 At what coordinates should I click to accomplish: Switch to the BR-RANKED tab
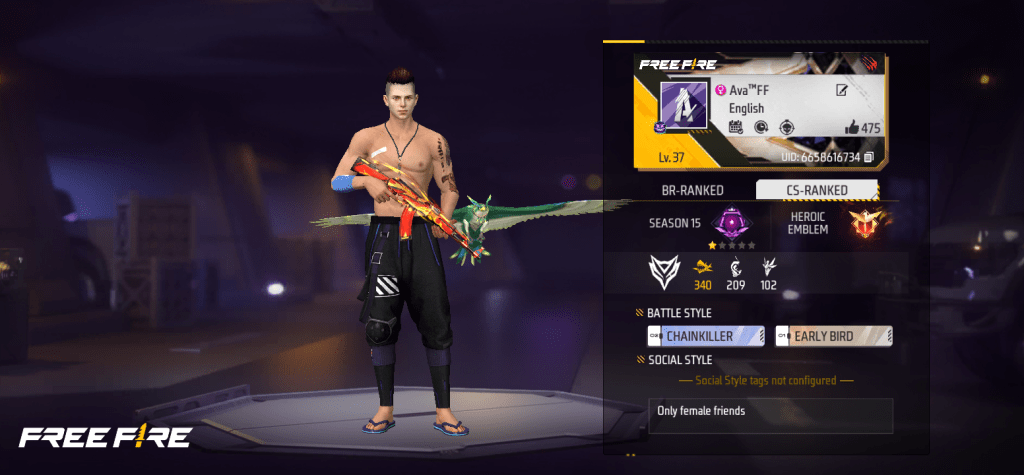pyautogui.click(x=693, y=190)
